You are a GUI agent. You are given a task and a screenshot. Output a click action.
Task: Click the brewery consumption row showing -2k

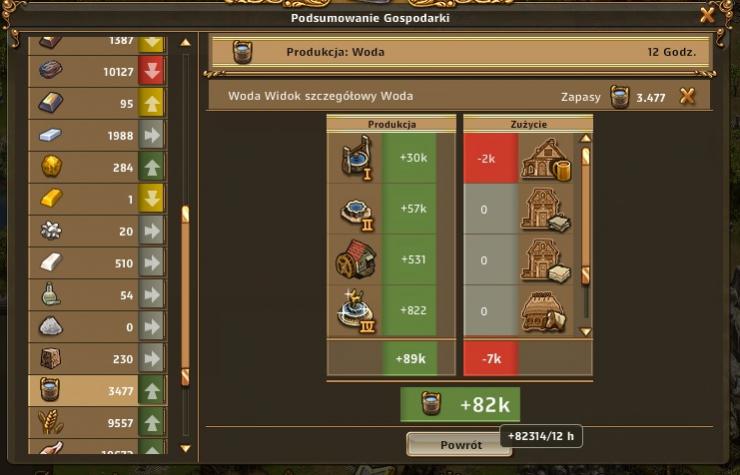tap(520, 158)
